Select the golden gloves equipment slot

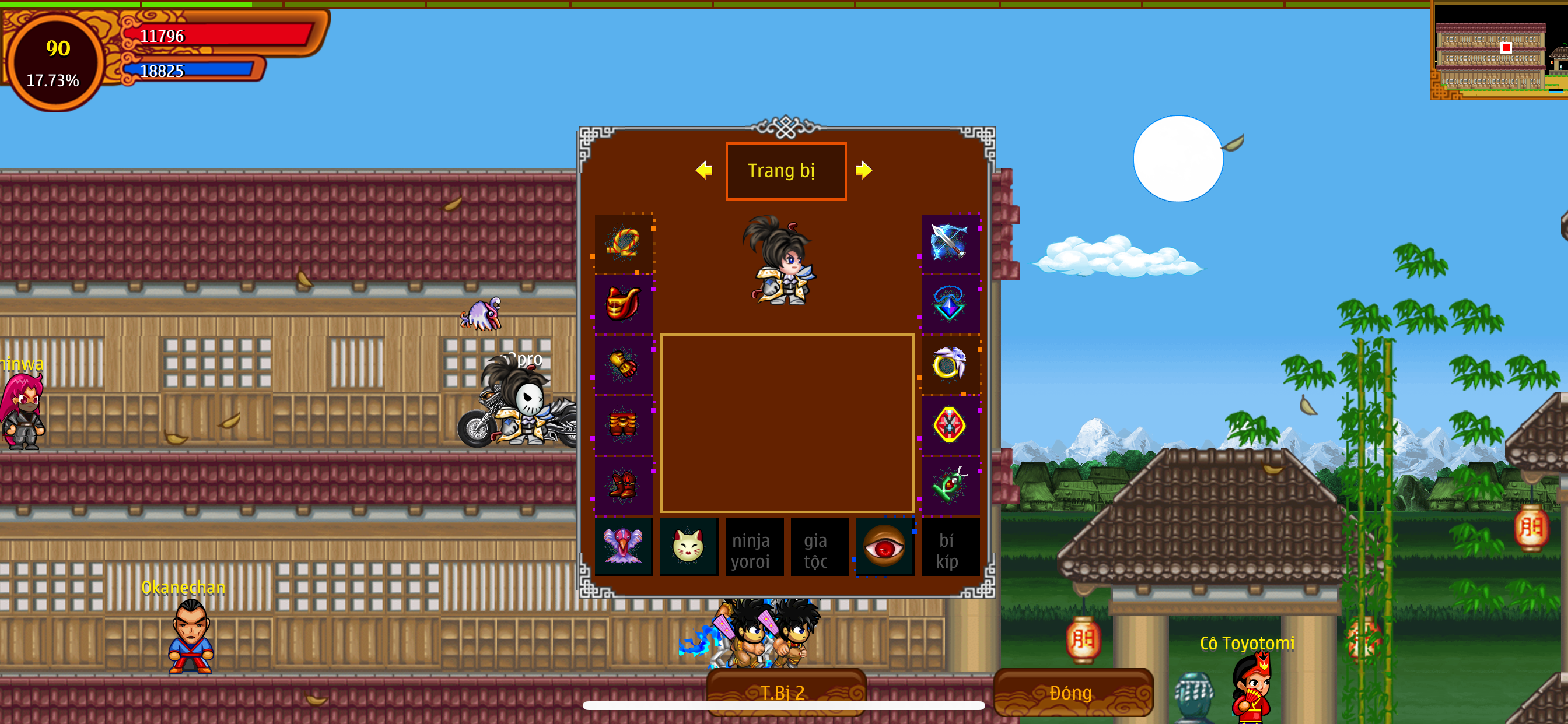[624, 364]
